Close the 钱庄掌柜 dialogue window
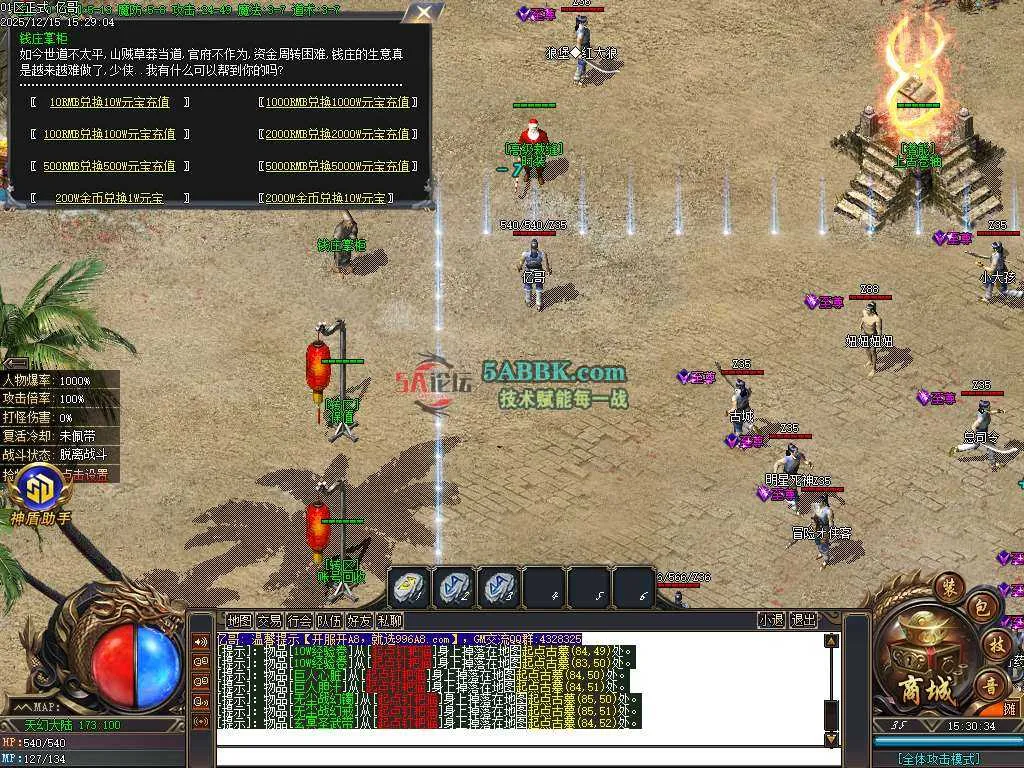Image resolution: width=1024 pixels, height=768 pixels. 424,13
